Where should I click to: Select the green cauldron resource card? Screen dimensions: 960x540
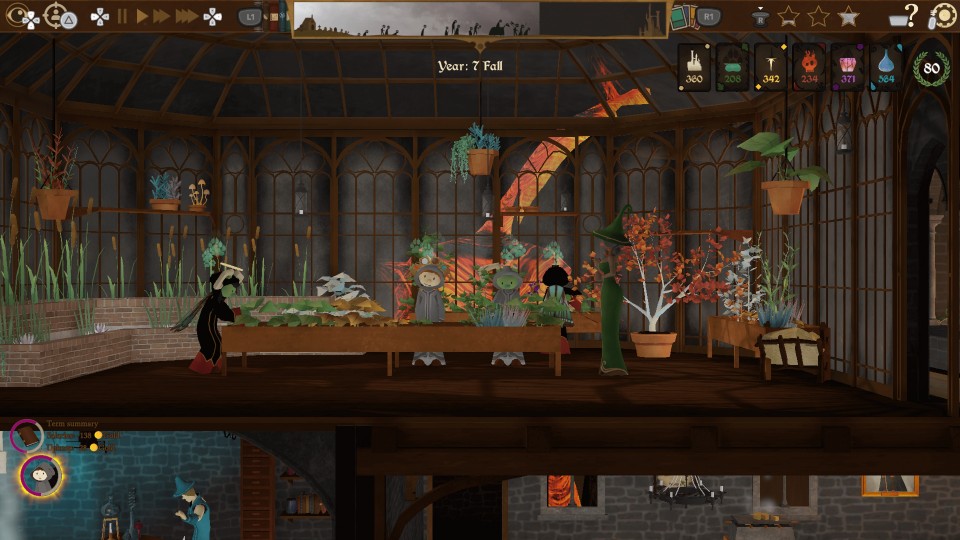pyautogui.click(x=732, y=67)
